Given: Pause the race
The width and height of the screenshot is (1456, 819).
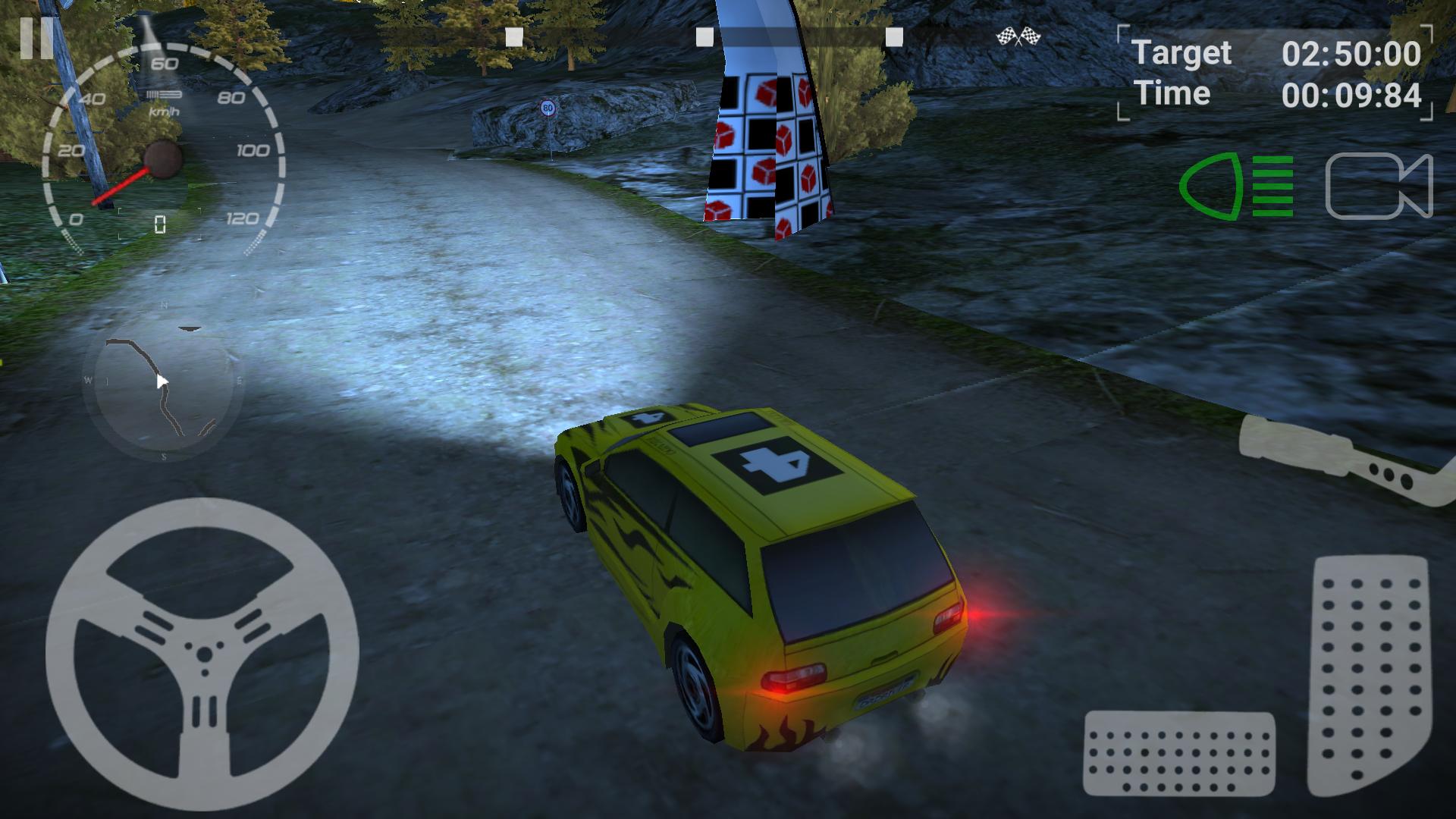Looking at the screenshot, I should pyautogui.click(x=36, y=39).
